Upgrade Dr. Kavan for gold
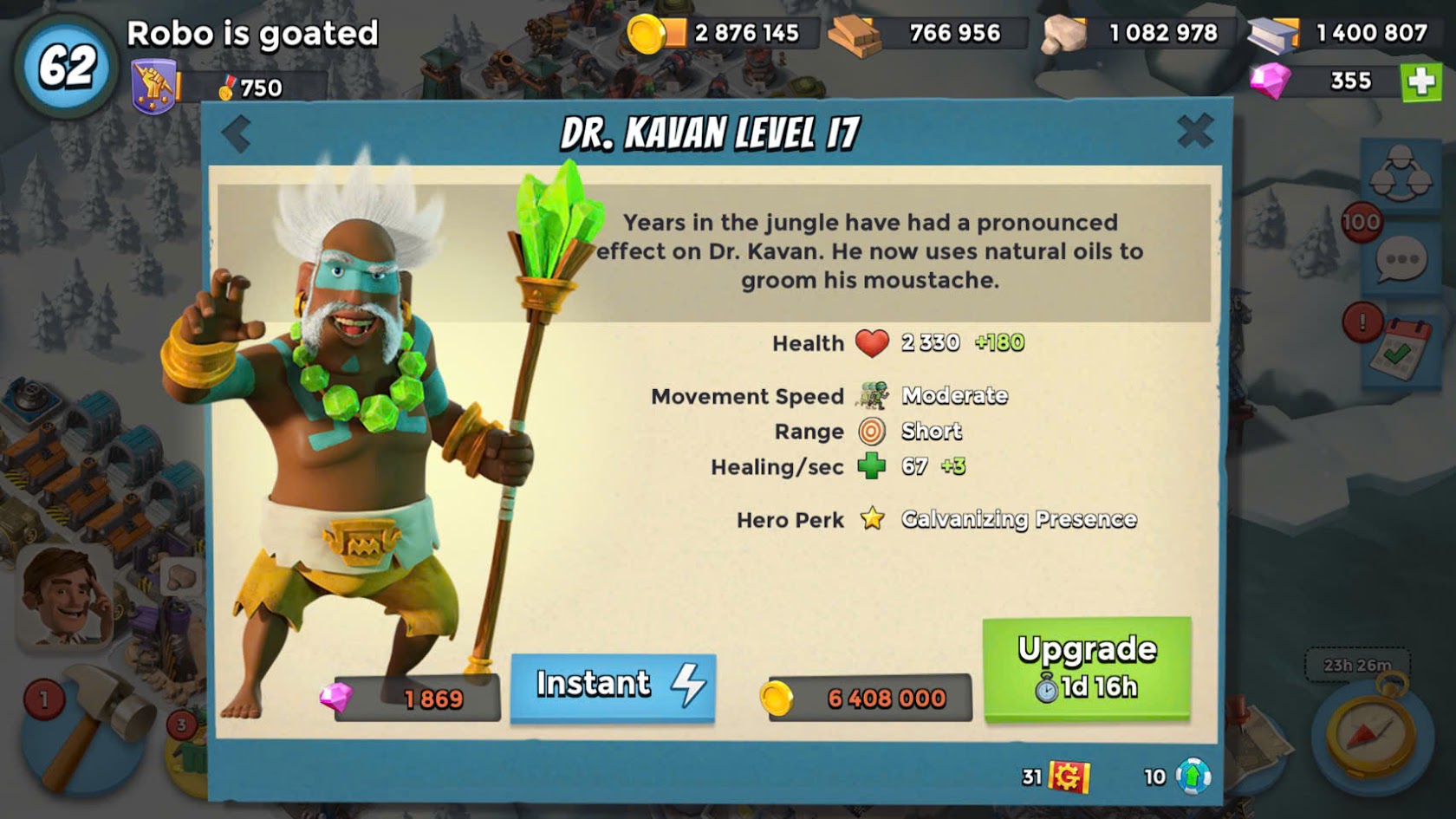The image size is (1456, 819). click(1087, 668)
